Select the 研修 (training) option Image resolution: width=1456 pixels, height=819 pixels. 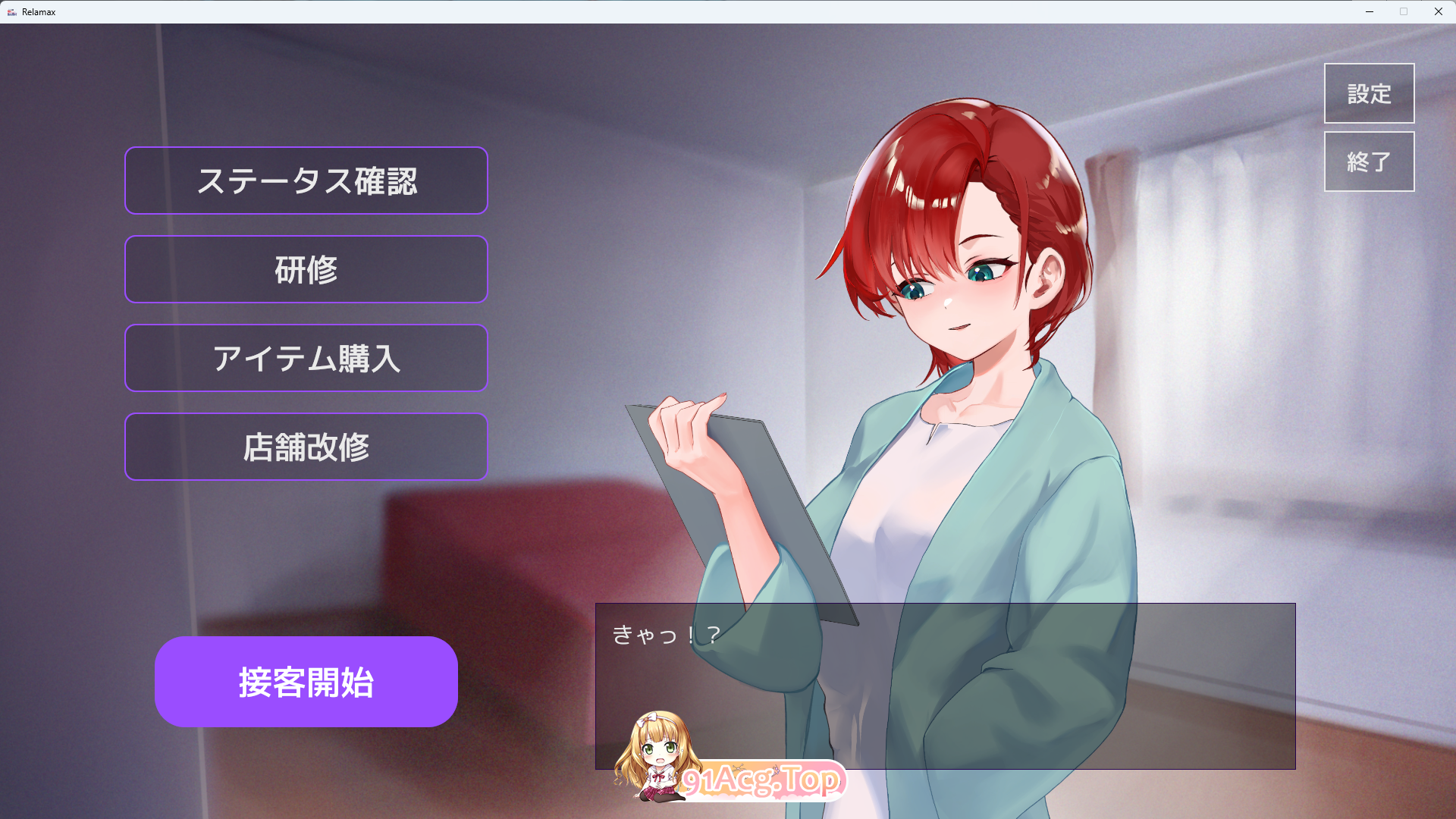coord(306,269)
